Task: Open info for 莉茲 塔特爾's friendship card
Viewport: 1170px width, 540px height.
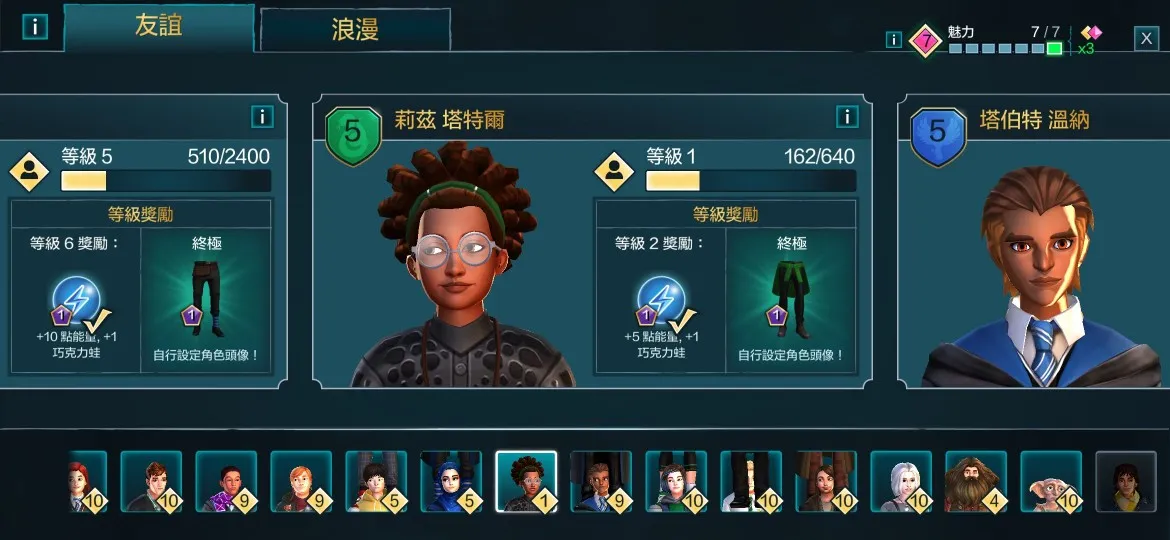Action: (x=847, y=117)
